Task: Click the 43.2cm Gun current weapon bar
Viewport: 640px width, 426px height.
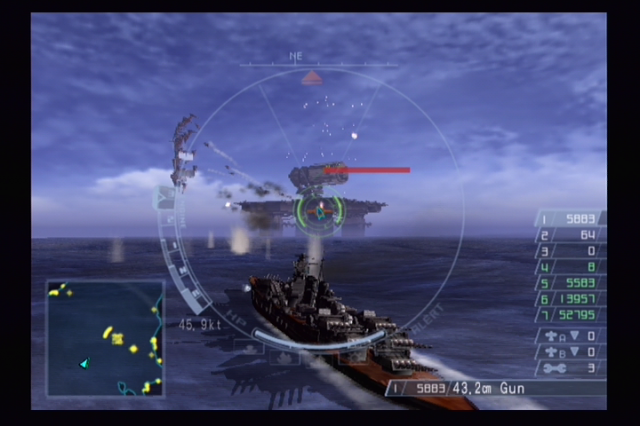Action: point(495,388)
